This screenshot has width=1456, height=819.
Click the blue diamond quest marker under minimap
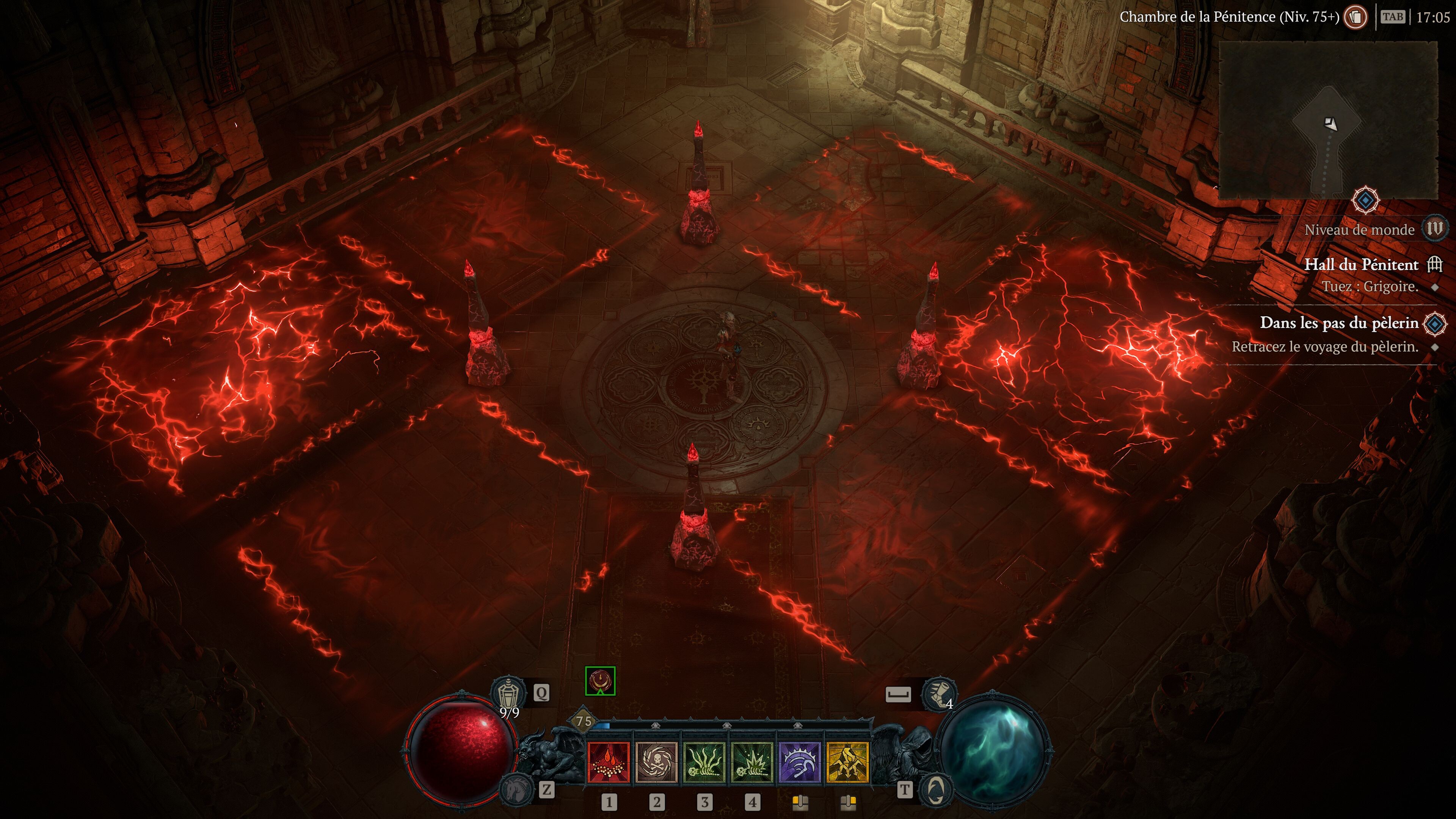click(1365, 200)
